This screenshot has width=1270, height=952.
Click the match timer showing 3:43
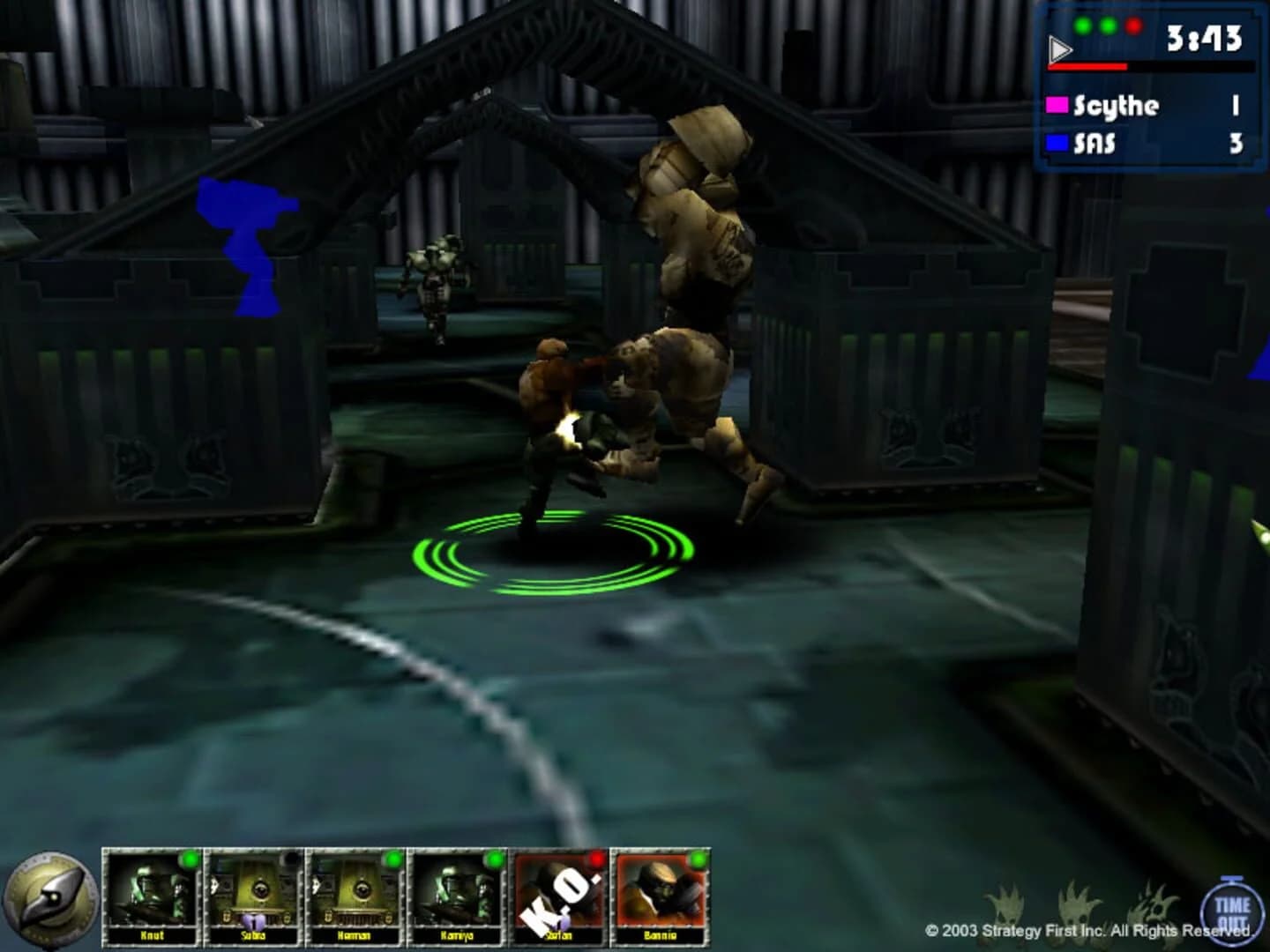[x=1204, y=40]
